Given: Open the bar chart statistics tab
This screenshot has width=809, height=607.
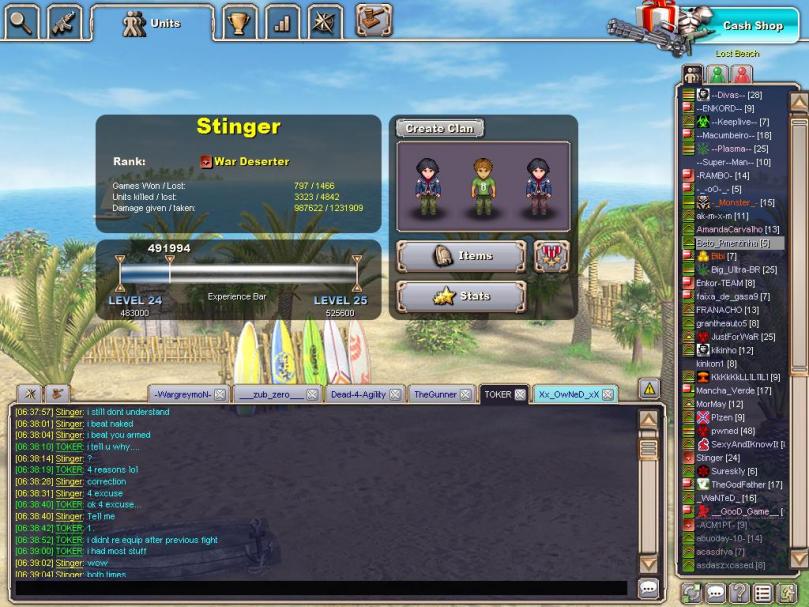Looking at the screenshot, I should 282,21.
